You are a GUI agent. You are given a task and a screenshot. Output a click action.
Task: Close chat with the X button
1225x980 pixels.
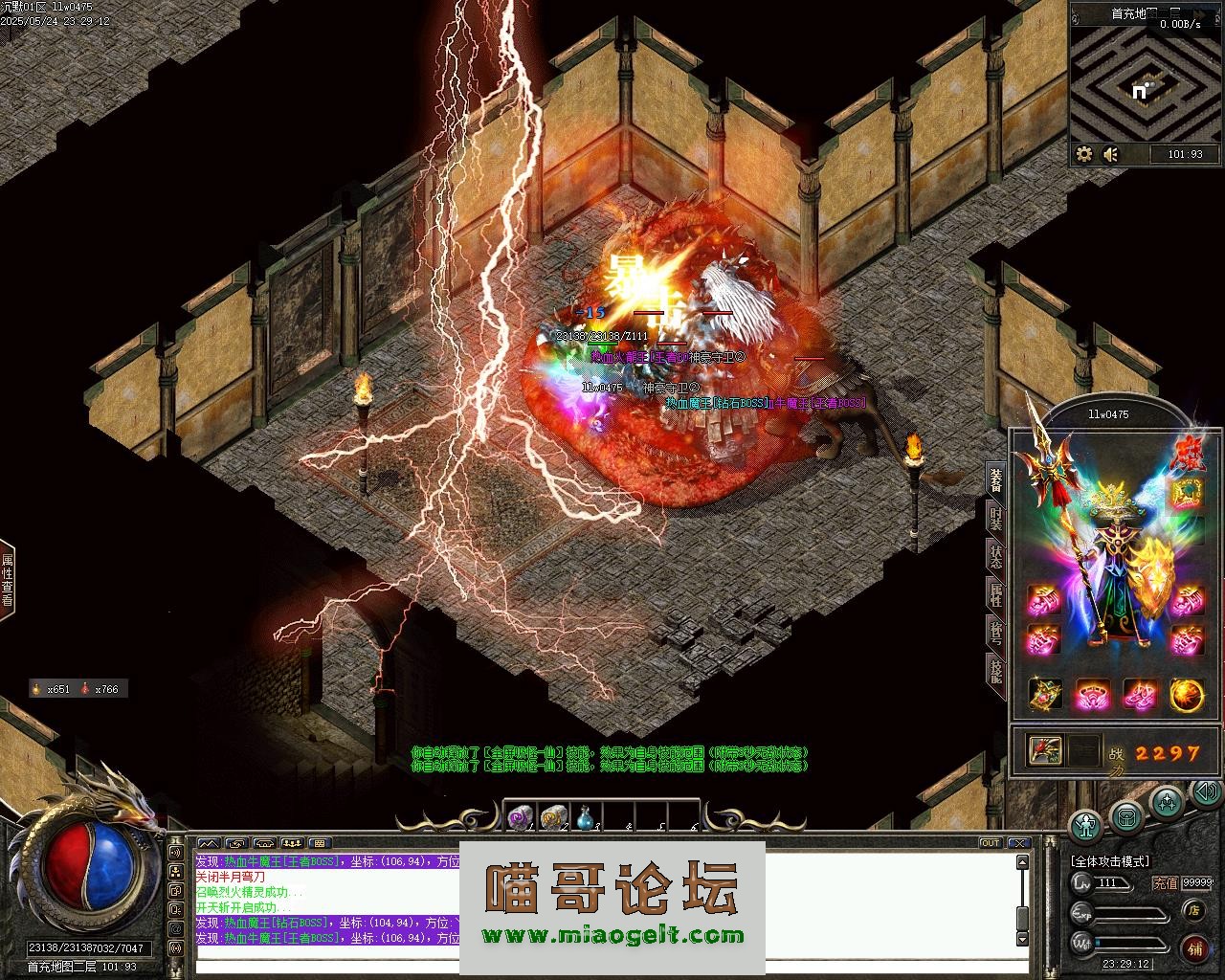1016,843
